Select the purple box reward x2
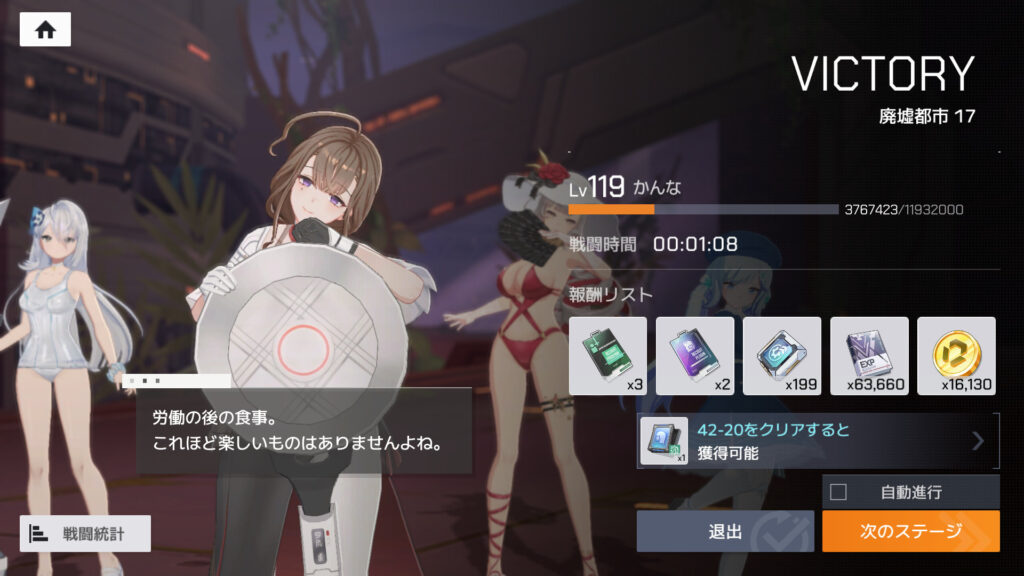The width and height of the screenshot is (1024, 576). 694,356
